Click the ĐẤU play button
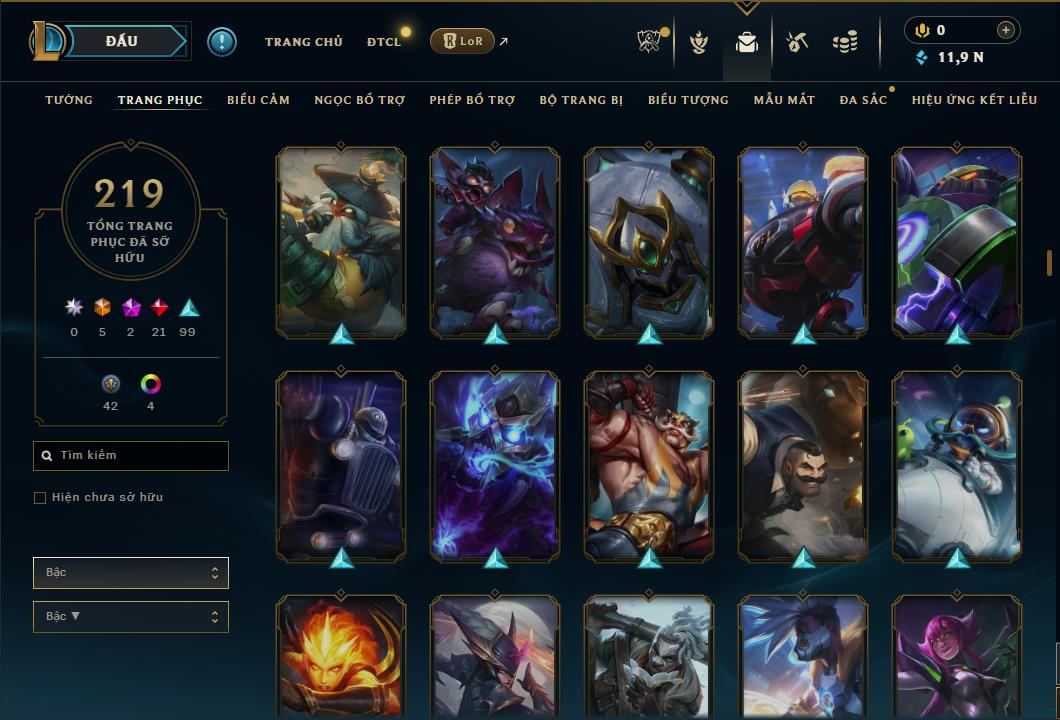Screen dimensions: 1060x720 coord(122,41)
